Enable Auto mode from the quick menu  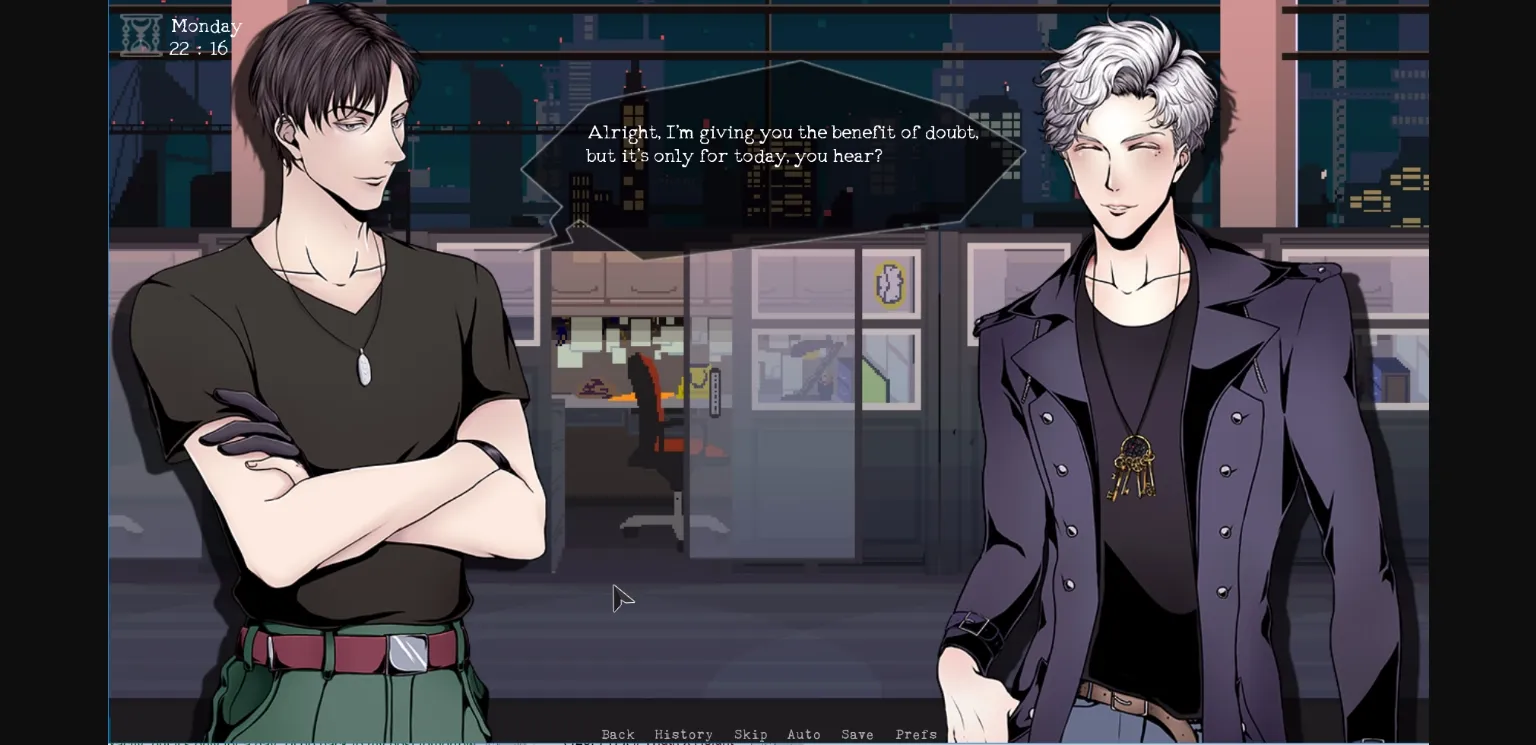(x=804, y=734)
